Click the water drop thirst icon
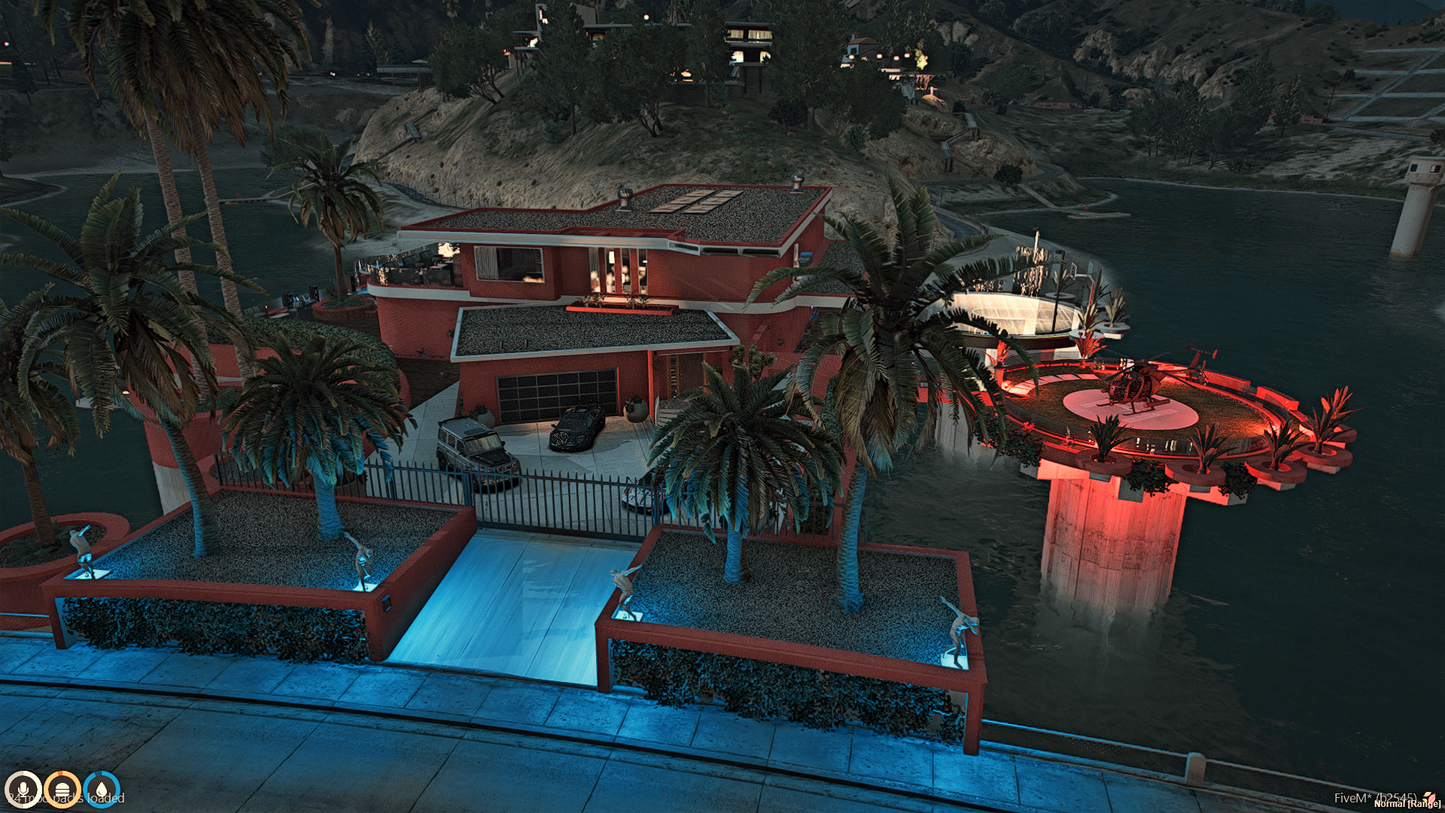This screenshot has width=1445, height=813. [x=102, y=789]
